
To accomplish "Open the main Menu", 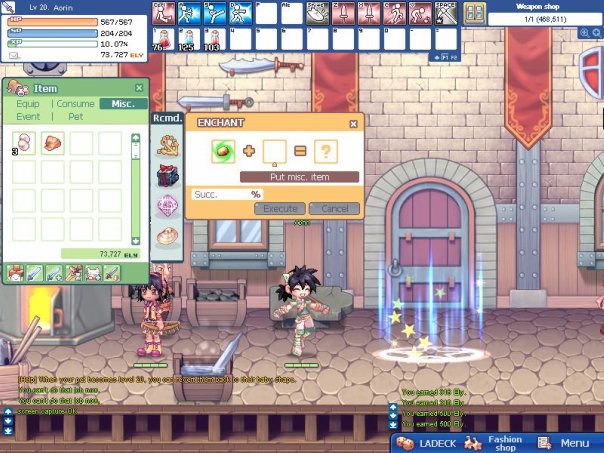I will point(565,442).
